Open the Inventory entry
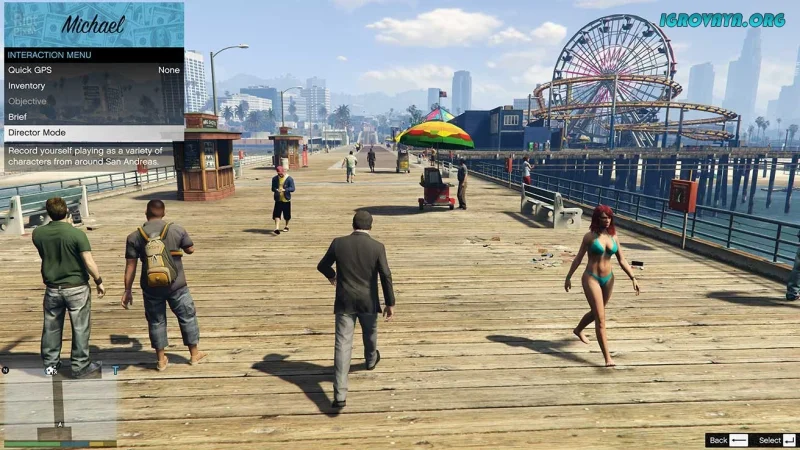Image resolution: width=800 pixels, height=450 pixels. [92, 86]
